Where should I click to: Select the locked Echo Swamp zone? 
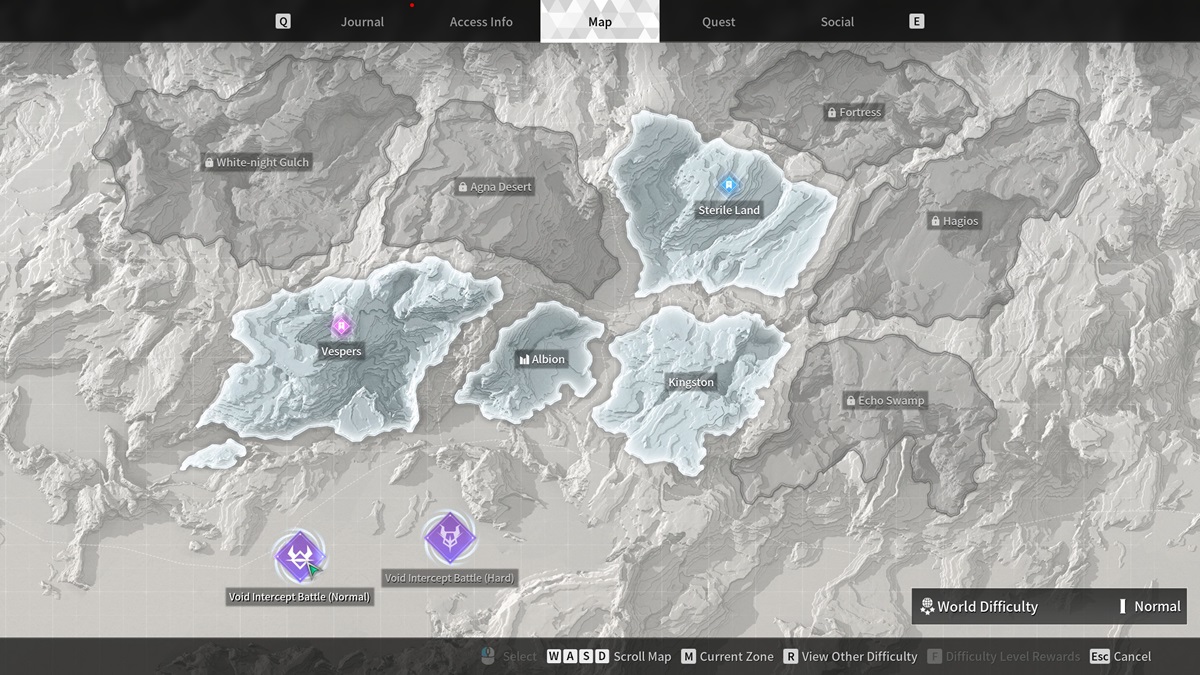pyautogui.click(x=885, y=401)
